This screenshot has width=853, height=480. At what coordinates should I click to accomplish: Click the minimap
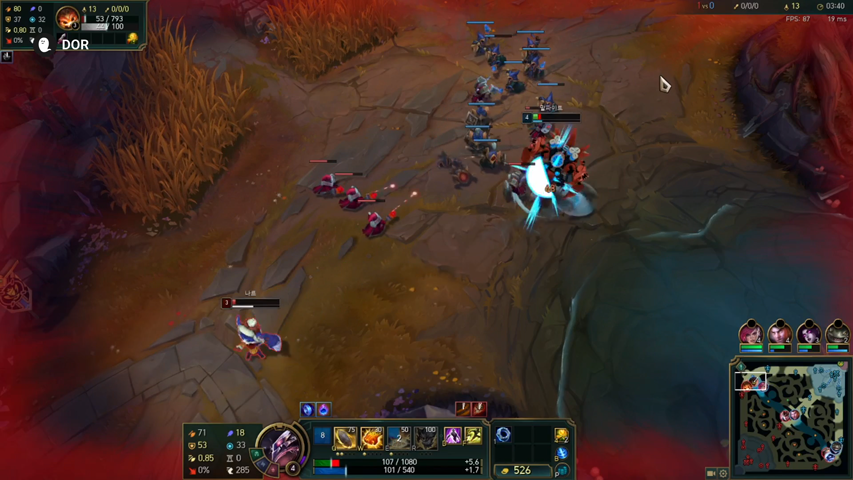790,416
